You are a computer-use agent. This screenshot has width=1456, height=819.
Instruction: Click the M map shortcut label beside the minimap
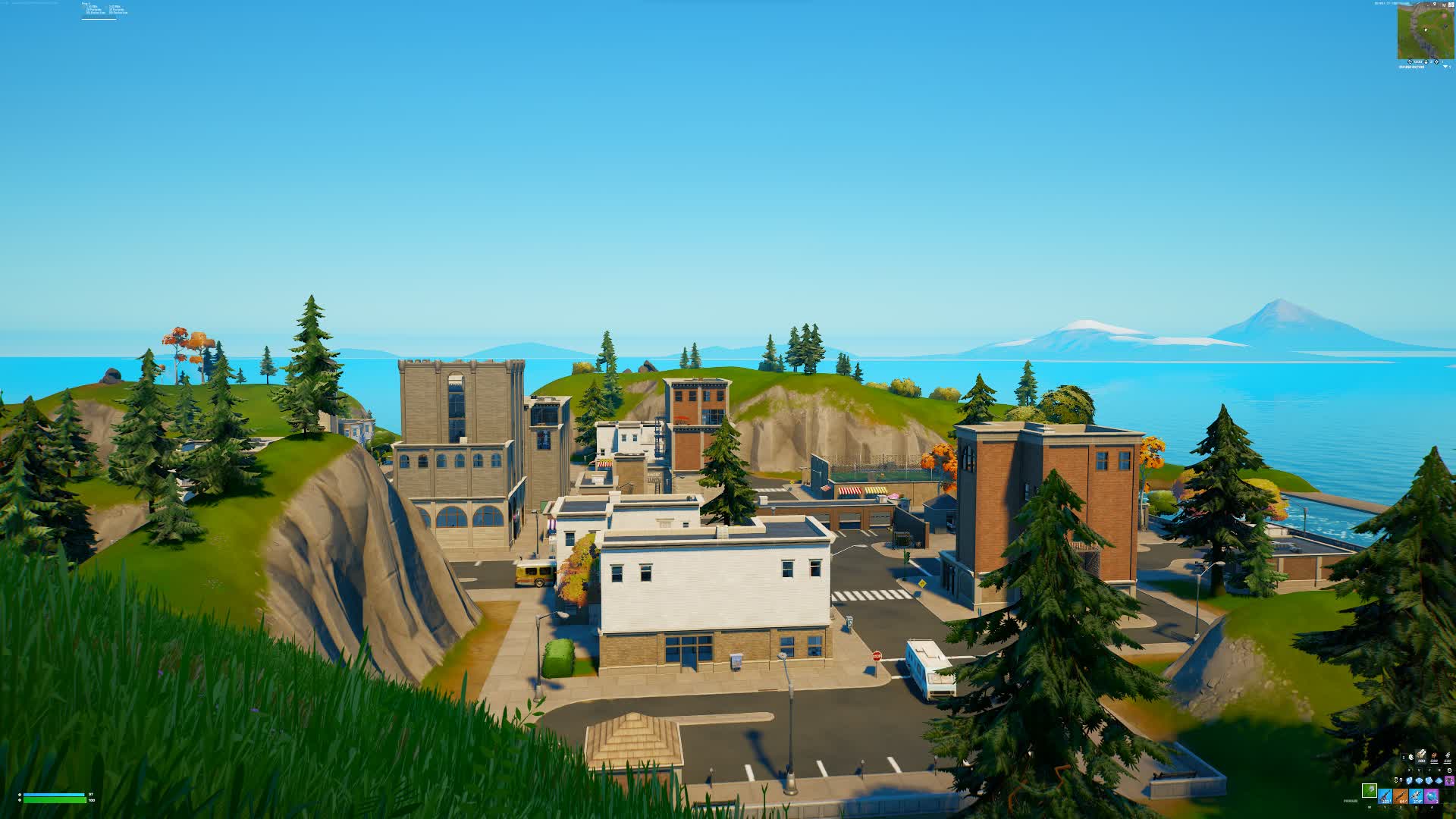pyautogui.click(x=1445, y=5)
